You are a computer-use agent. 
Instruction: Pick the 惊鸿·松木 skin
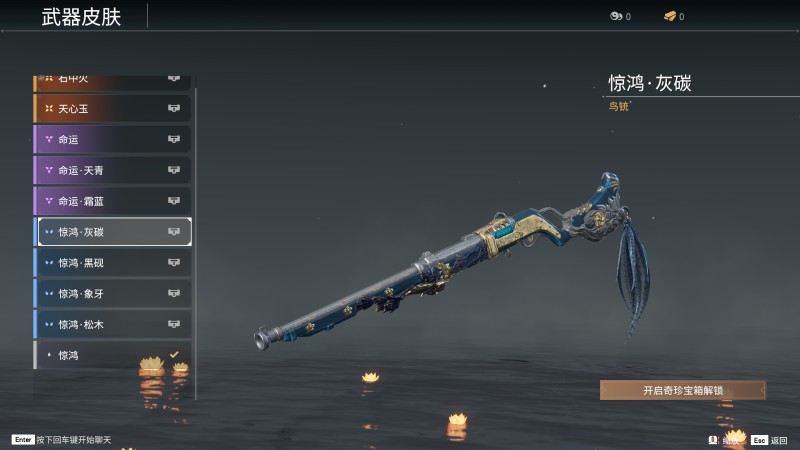(112, 325)
